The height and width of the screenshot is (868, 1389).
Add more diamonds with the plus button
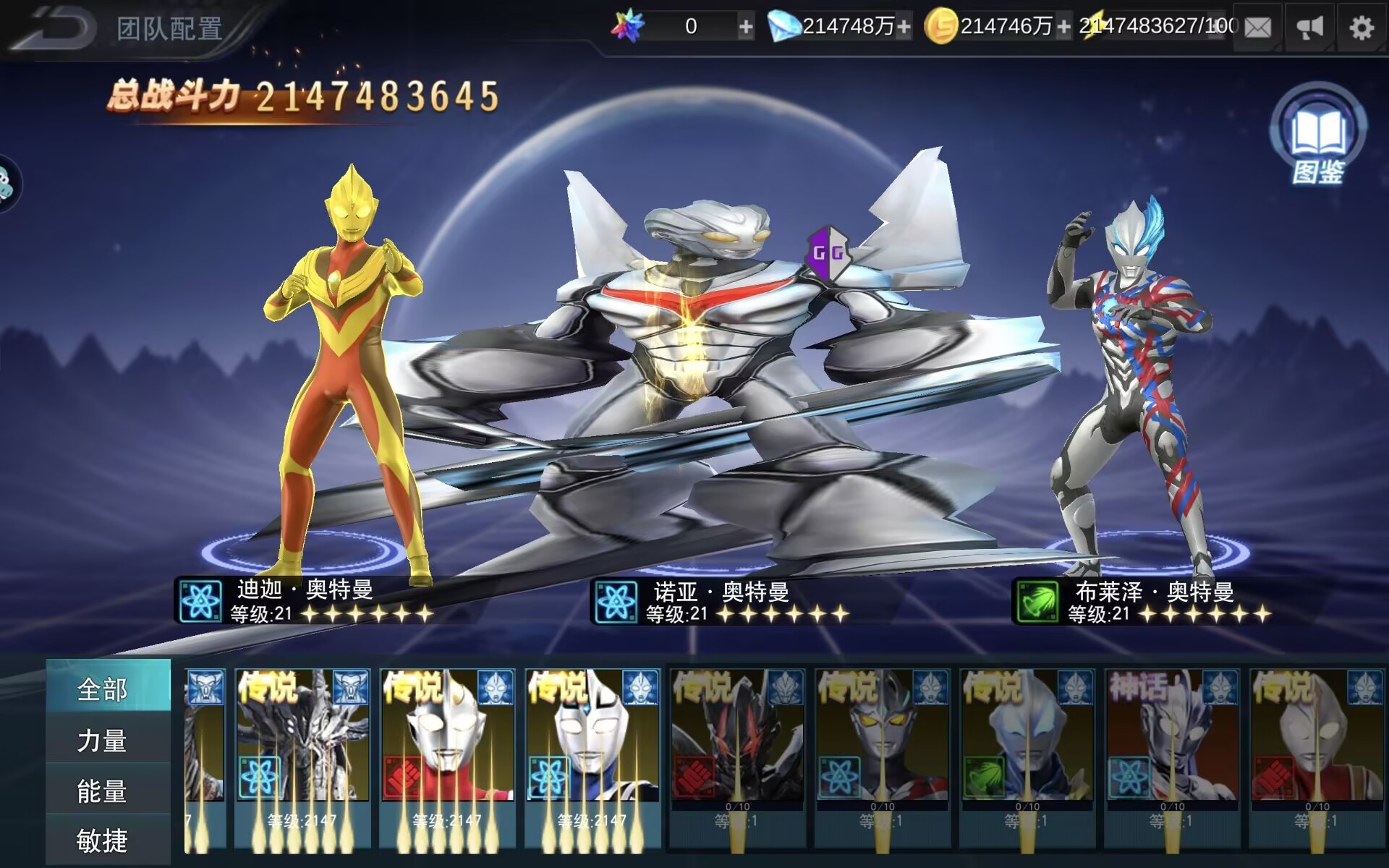pos(904,28)
